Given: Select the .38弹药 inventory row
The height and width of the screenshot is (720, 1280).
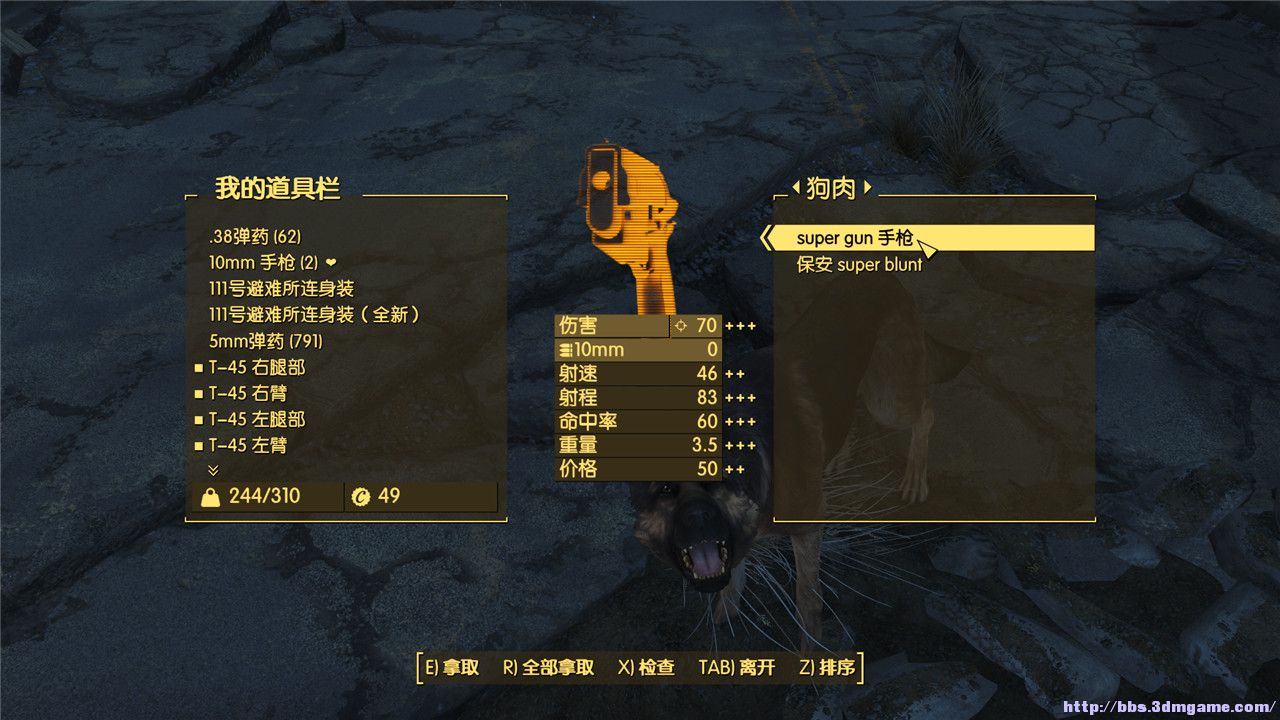Looking at the screenshot, I should 255,237.
